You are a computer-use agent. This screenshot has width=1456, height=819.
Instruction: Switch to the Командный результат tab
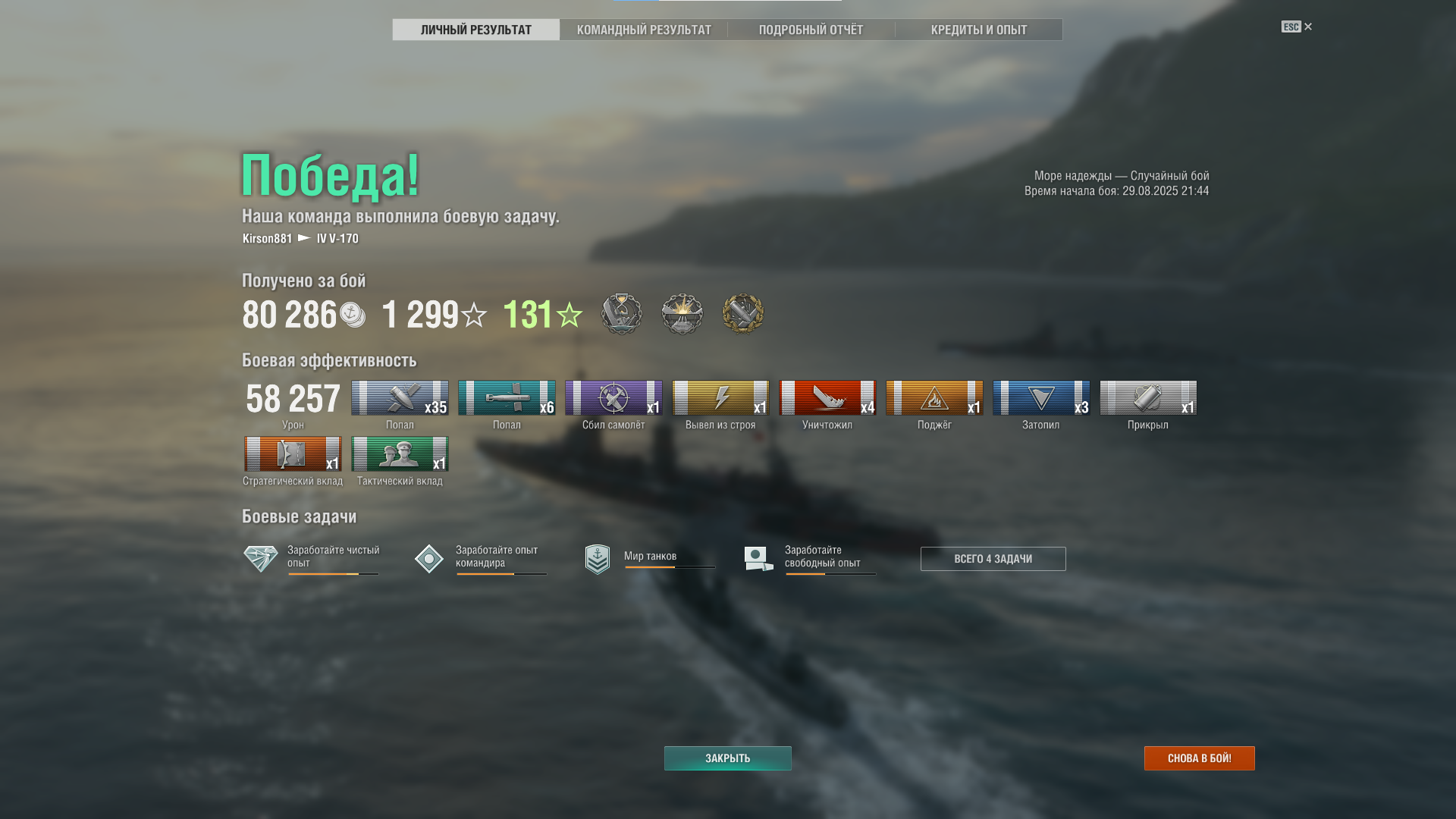click(x=644, y=30)
